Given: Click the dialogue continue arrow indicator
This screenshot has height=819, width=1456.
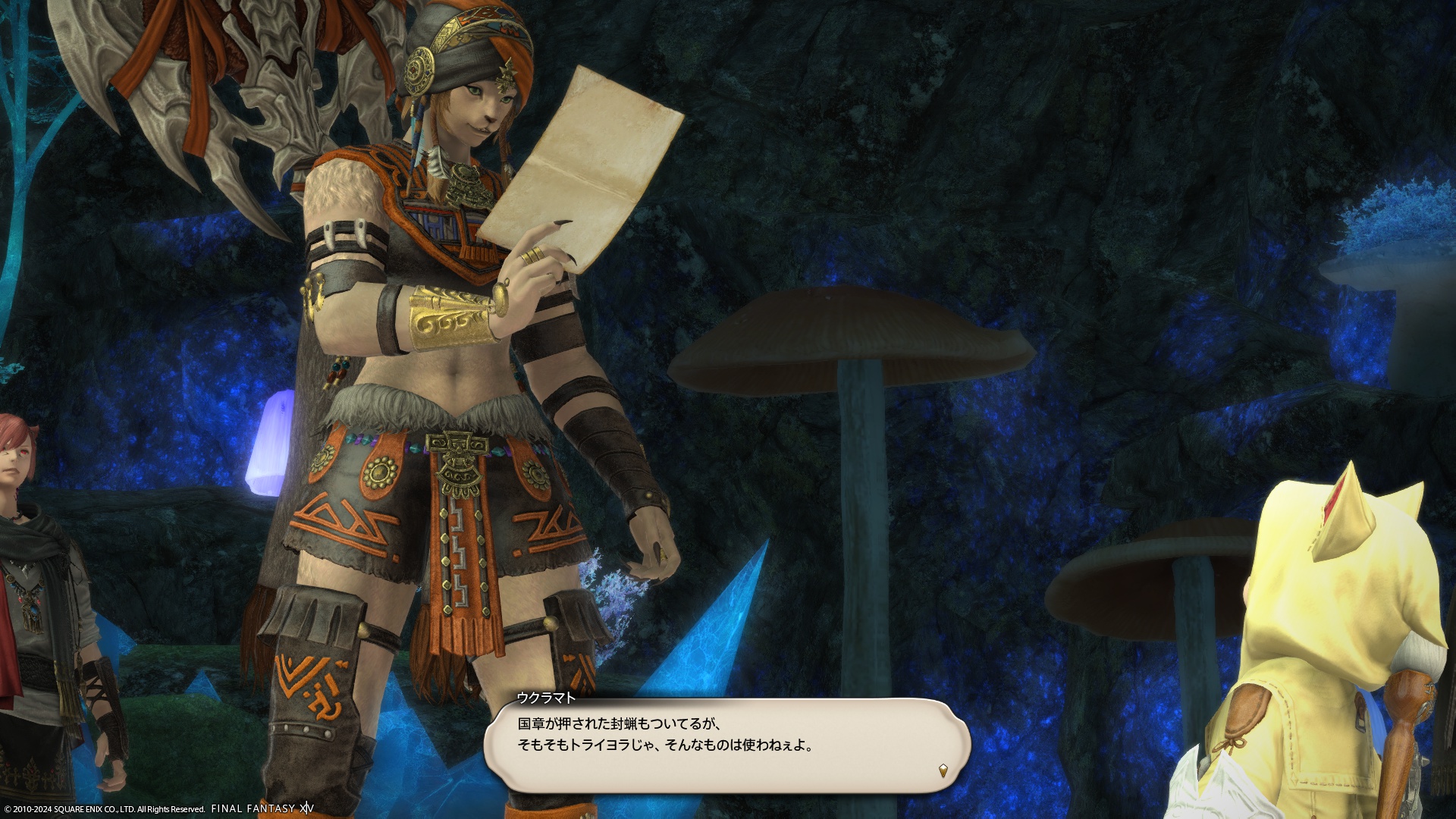Looking at the screenshot, I should point(943,770).
